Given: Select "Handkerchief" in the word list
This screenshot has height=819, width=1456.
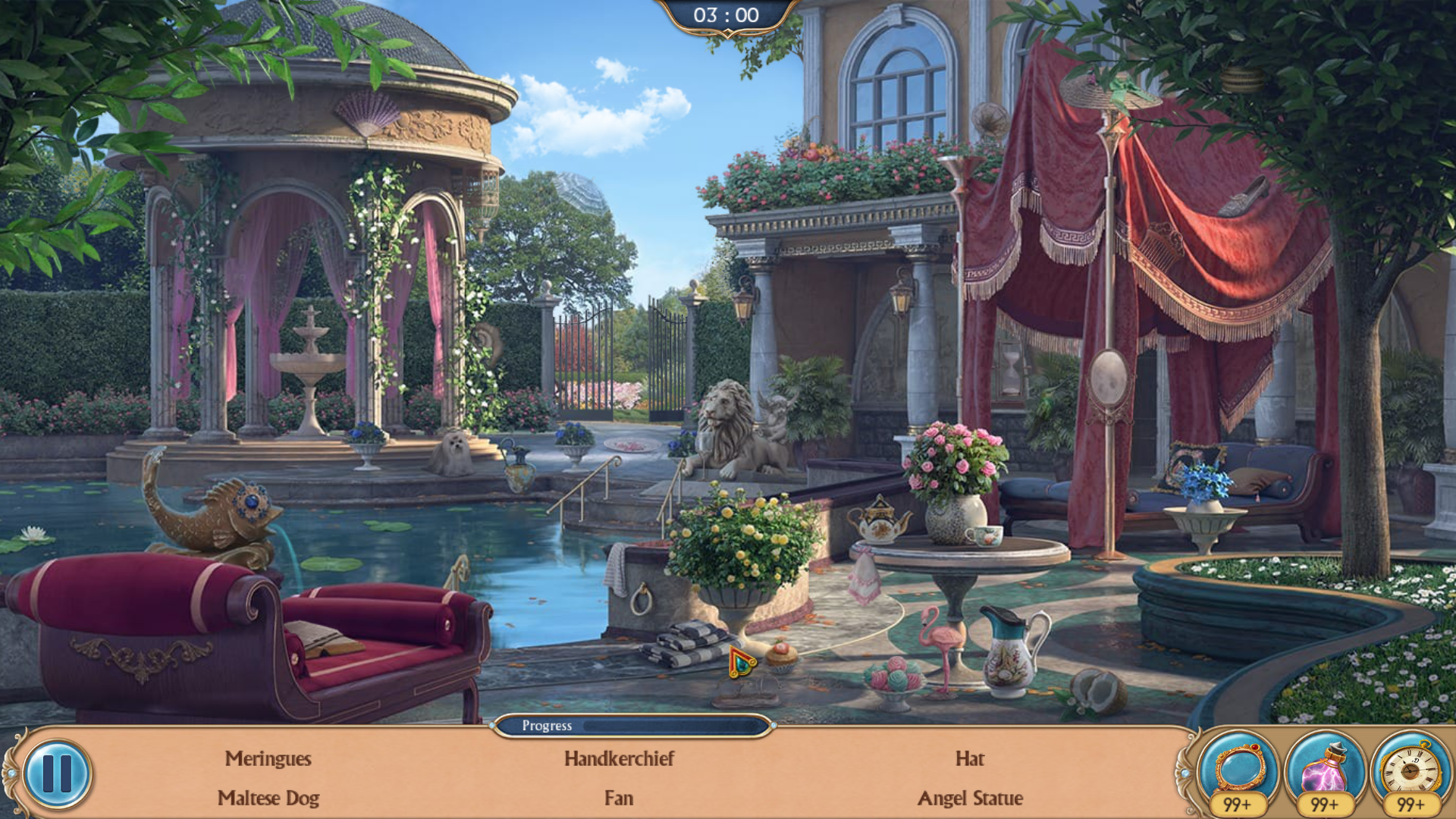Looking at the screenshot, I should [x=619, y=759].
